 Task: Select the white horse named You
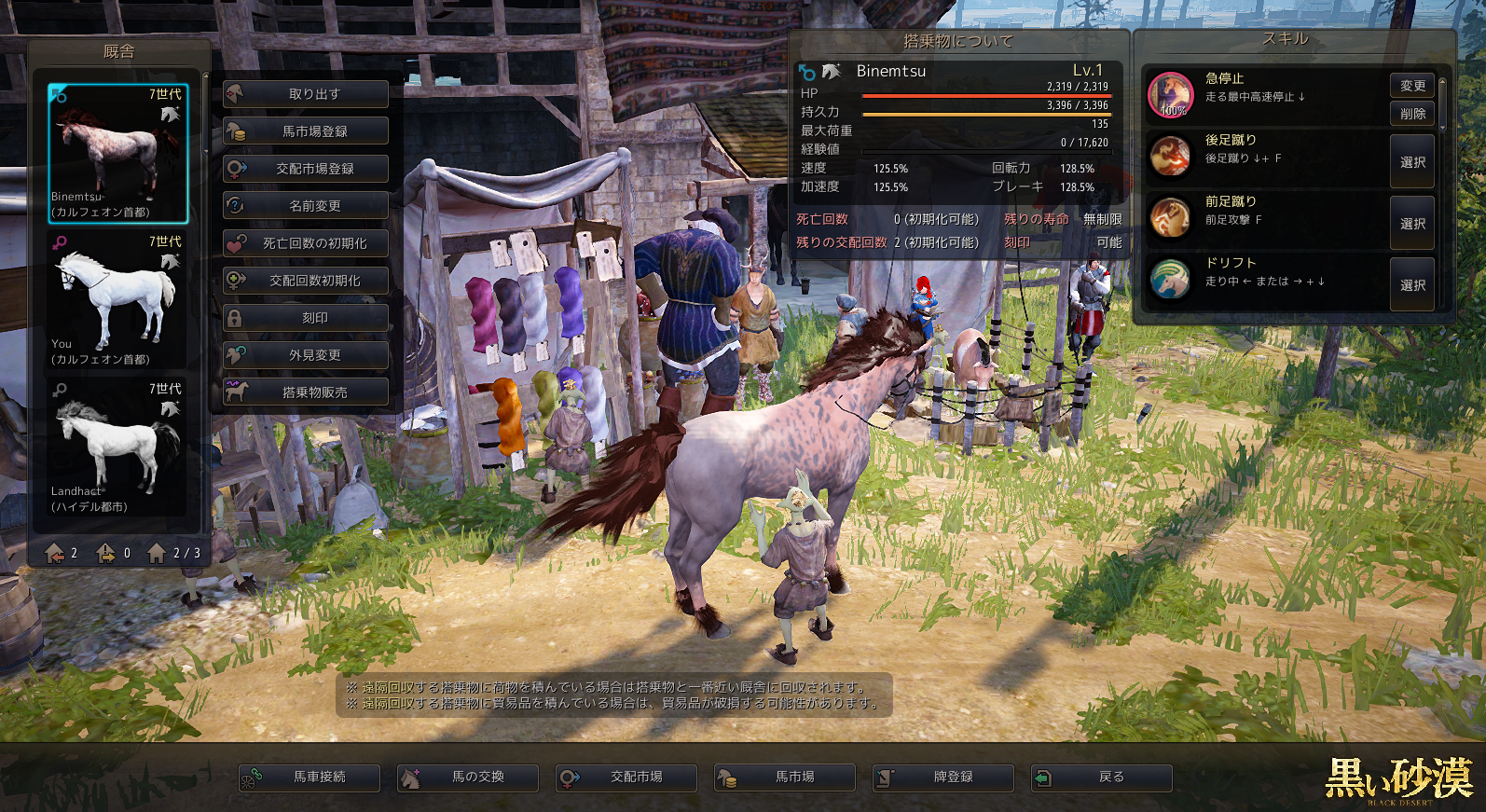click(x=118, y=300)
